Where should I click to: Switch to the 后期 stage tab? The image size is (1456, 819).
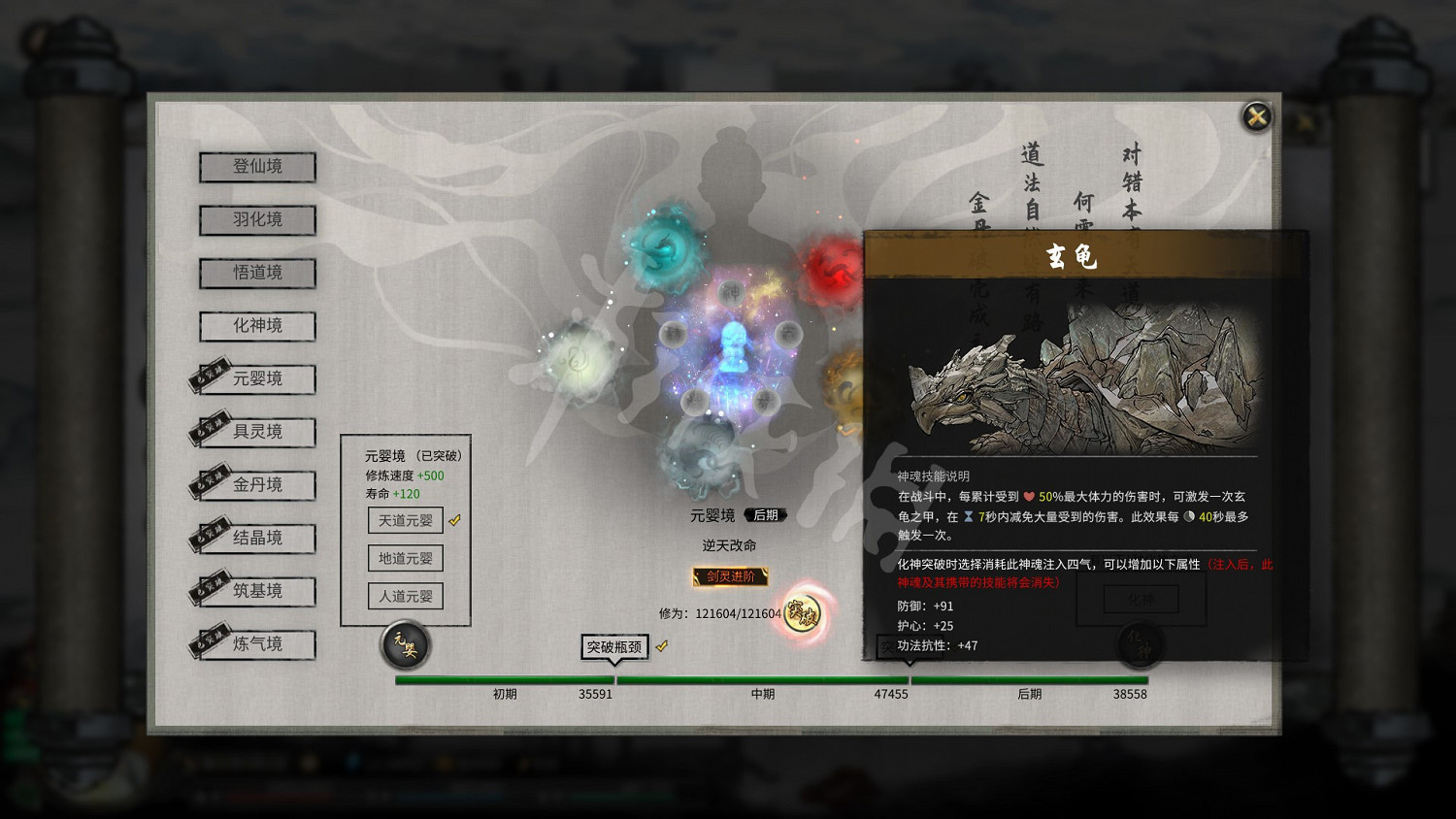pyautogui.click(x=764, y=515)
